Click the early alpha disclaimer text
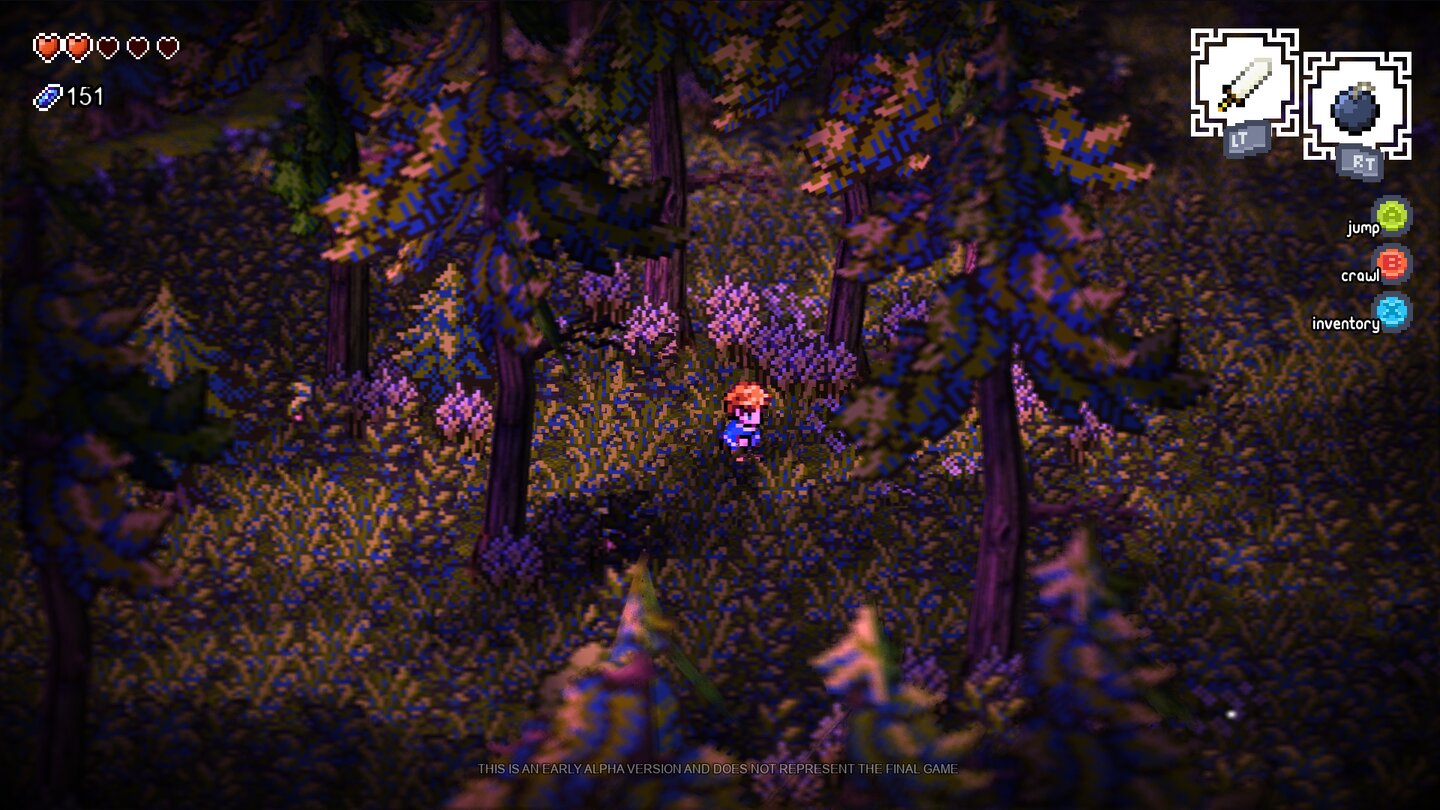The image size is (1440, 810). 718,769
